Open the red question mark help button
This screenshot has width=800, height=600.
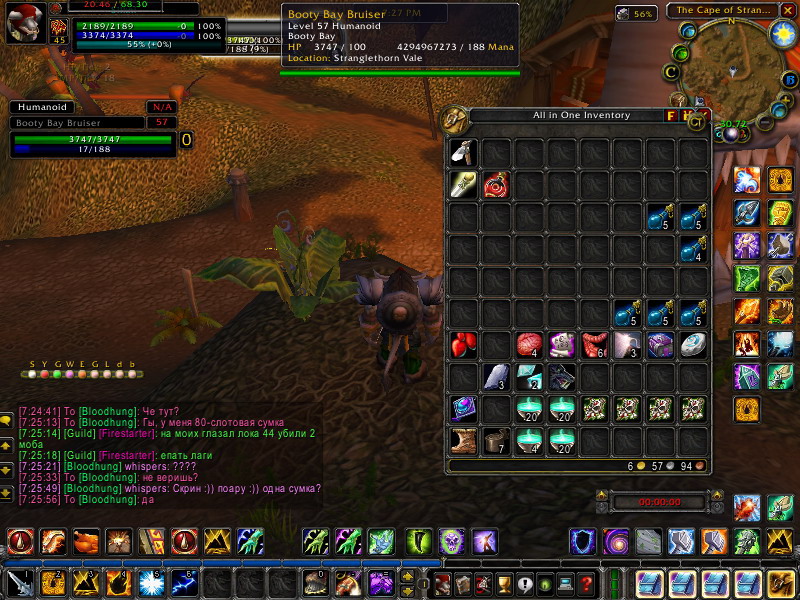point(587,583)
